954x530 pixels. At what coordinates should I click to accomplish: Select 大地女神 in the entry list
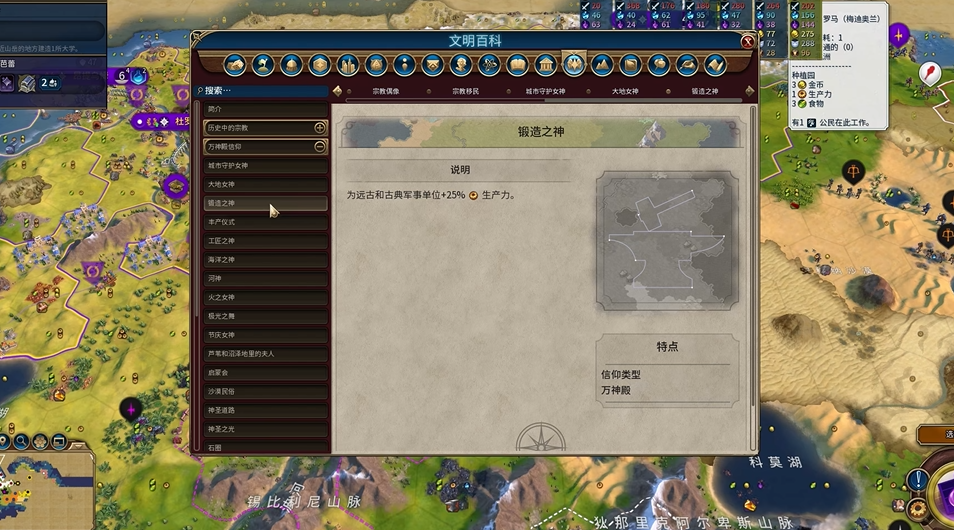[x=265, y=184]
